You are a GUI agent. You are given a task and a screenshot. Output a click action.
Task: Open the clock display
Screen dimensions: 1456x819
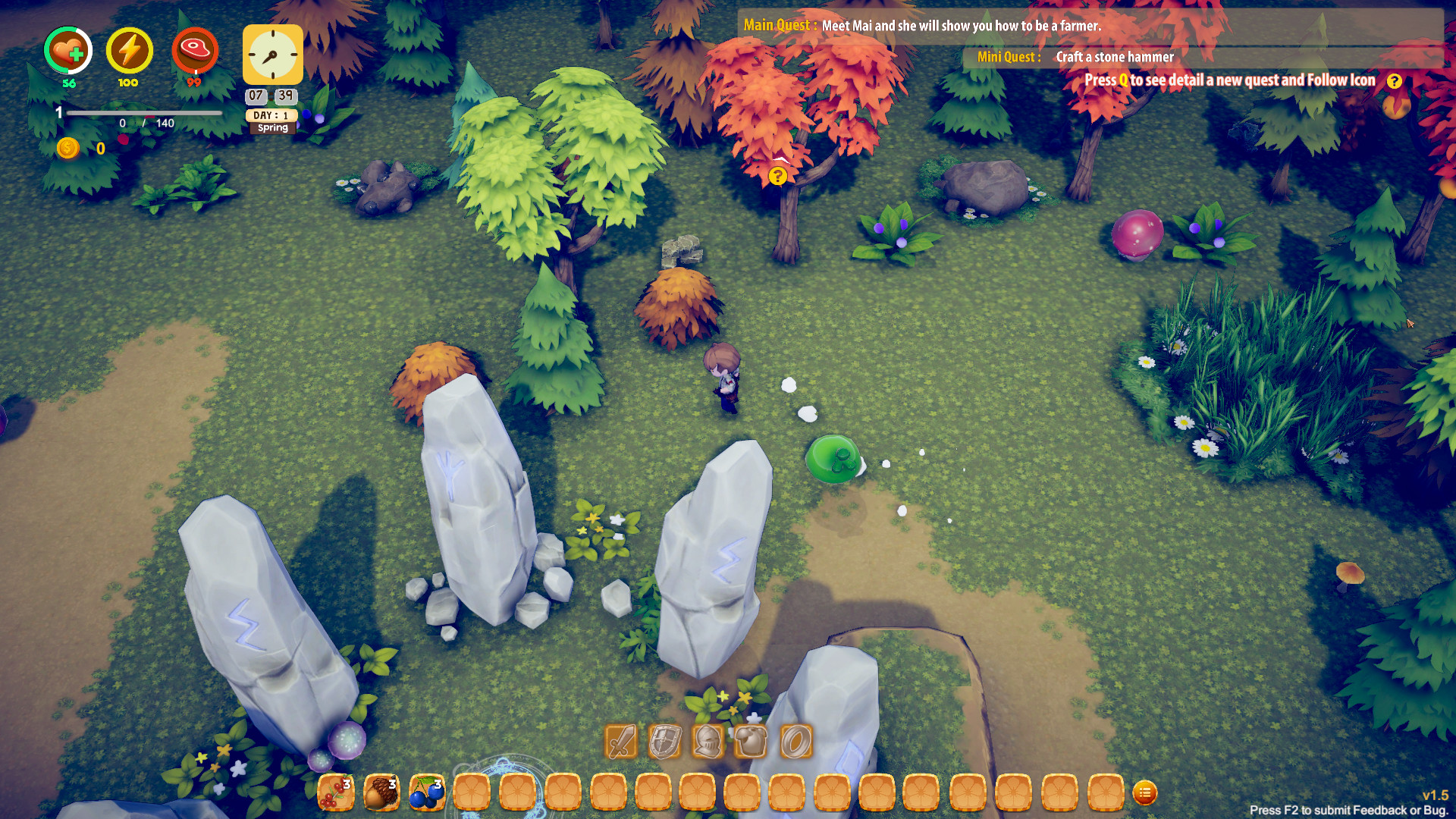(x=271, y=55)
